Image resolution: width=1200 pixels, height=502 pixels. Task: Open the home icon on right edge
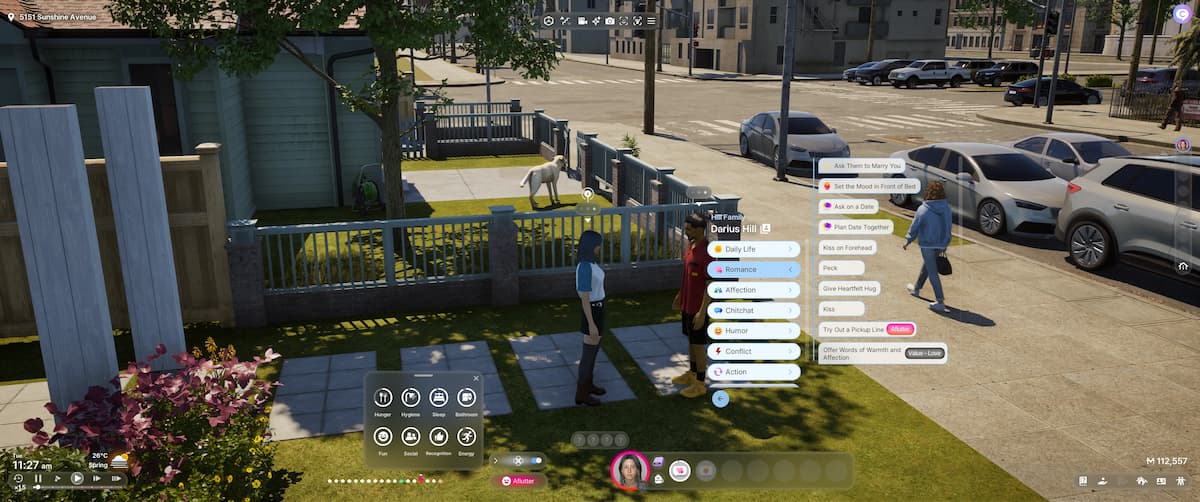(1183, 266)
